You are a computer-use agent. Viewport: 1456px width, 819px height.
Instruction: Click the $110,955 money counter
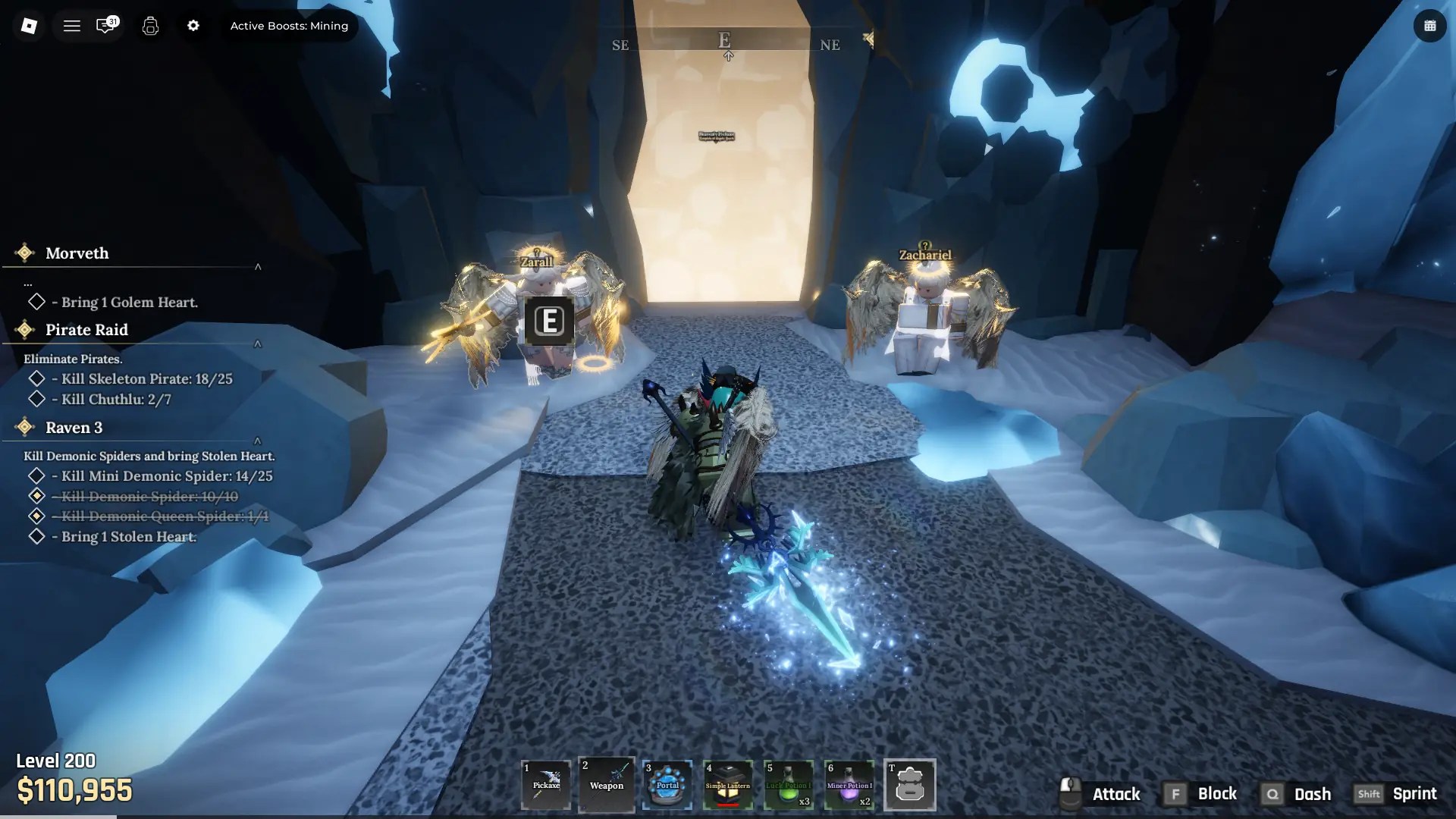point(76,791)
